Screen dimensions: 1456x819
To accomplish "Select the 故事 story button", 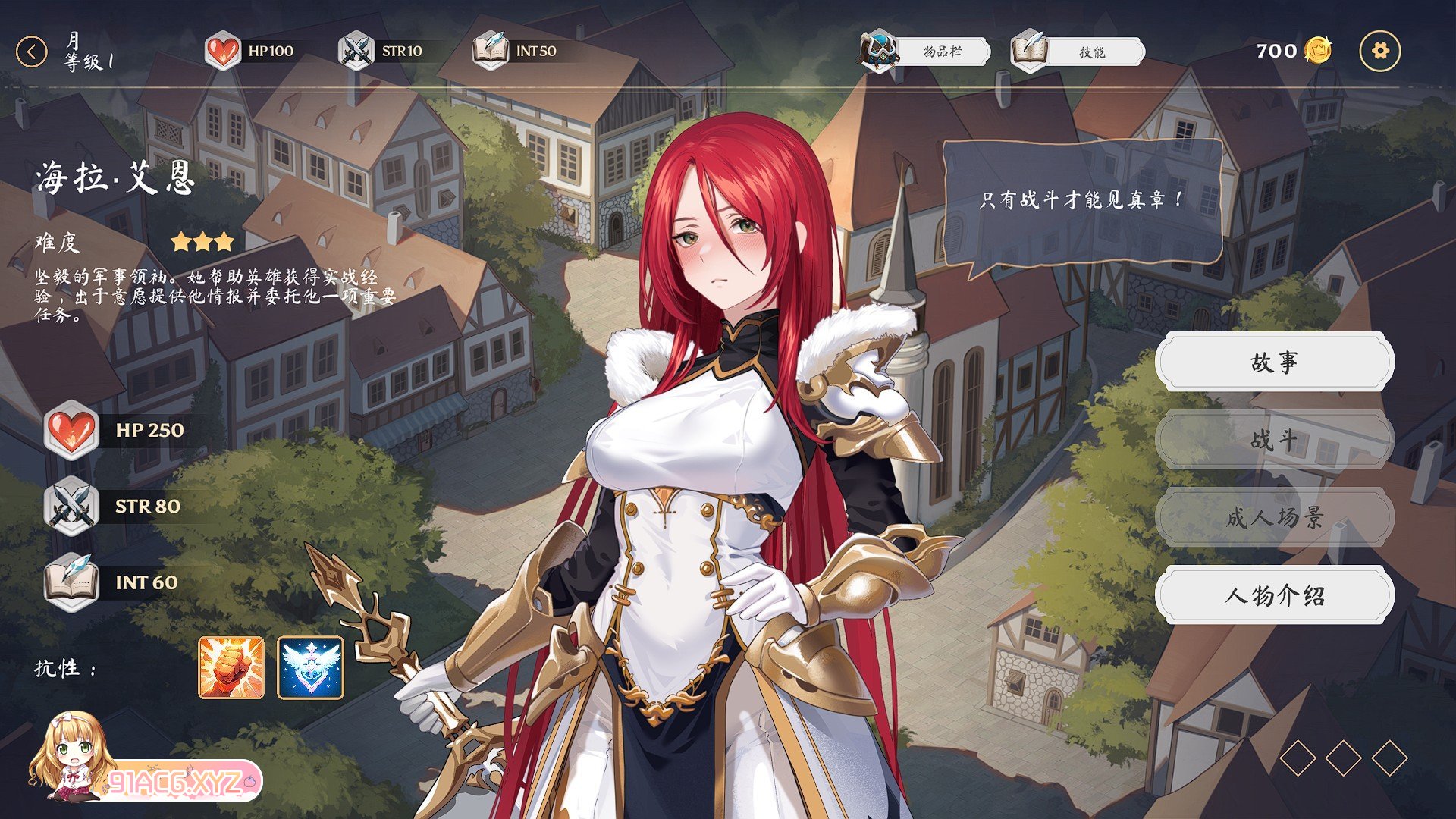I will (x=1274, y=362).
